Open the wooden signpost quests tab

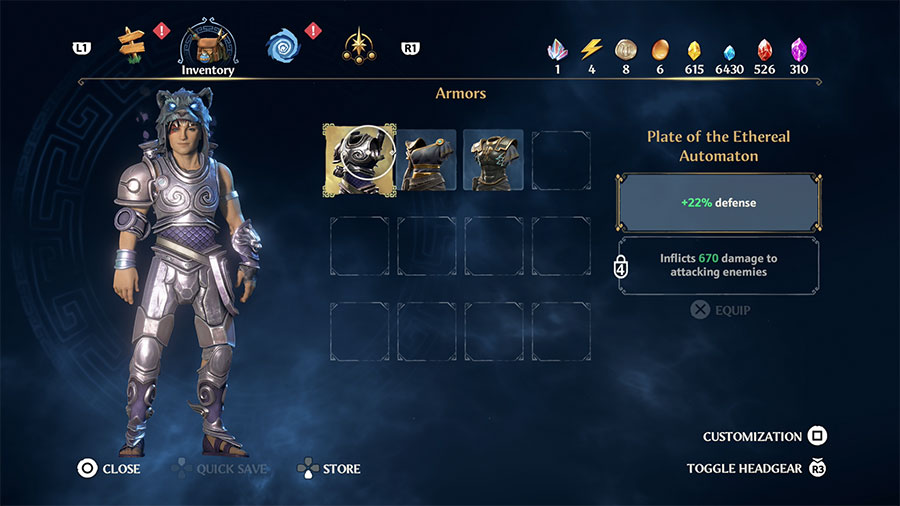(x=132, y=42)
